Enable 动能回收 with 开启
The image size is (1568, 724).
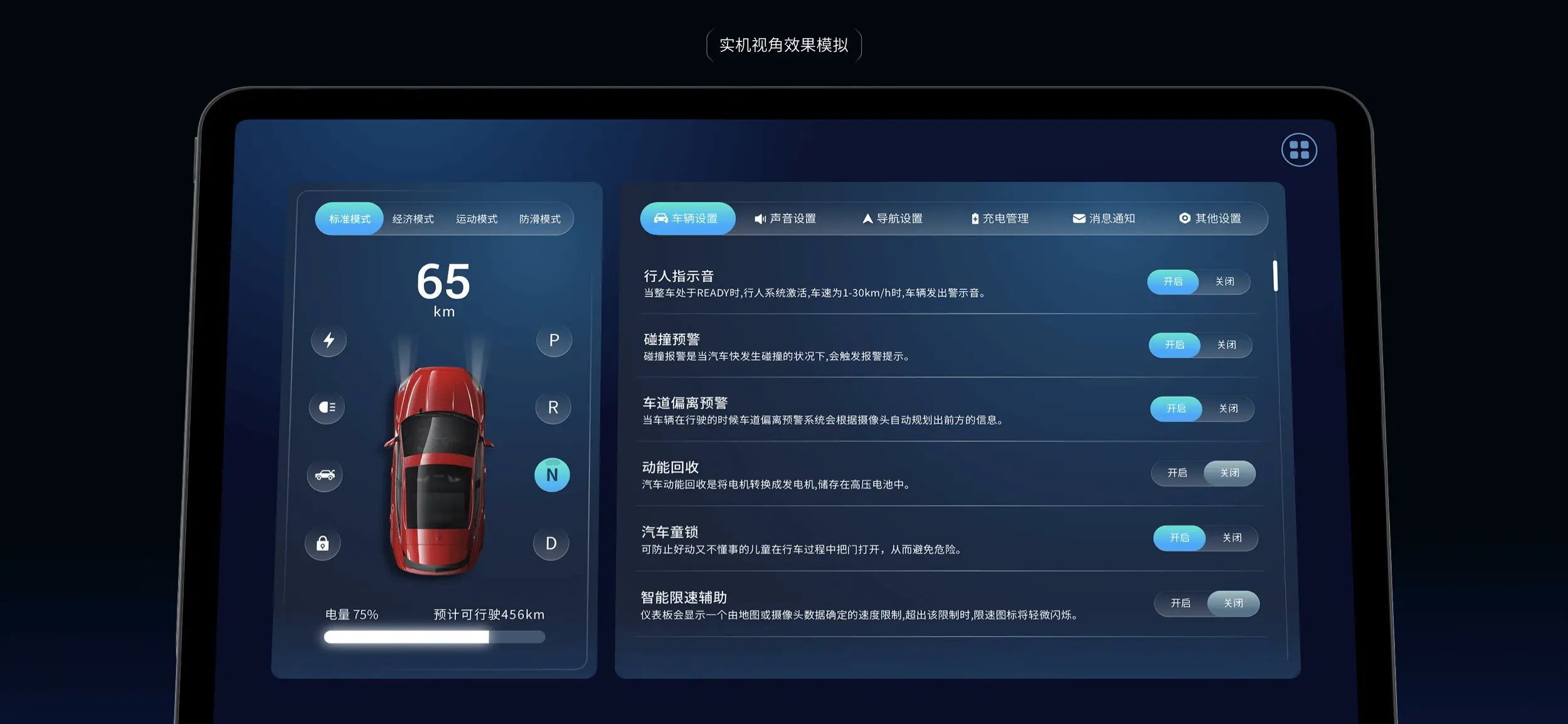click(1177, 473)
